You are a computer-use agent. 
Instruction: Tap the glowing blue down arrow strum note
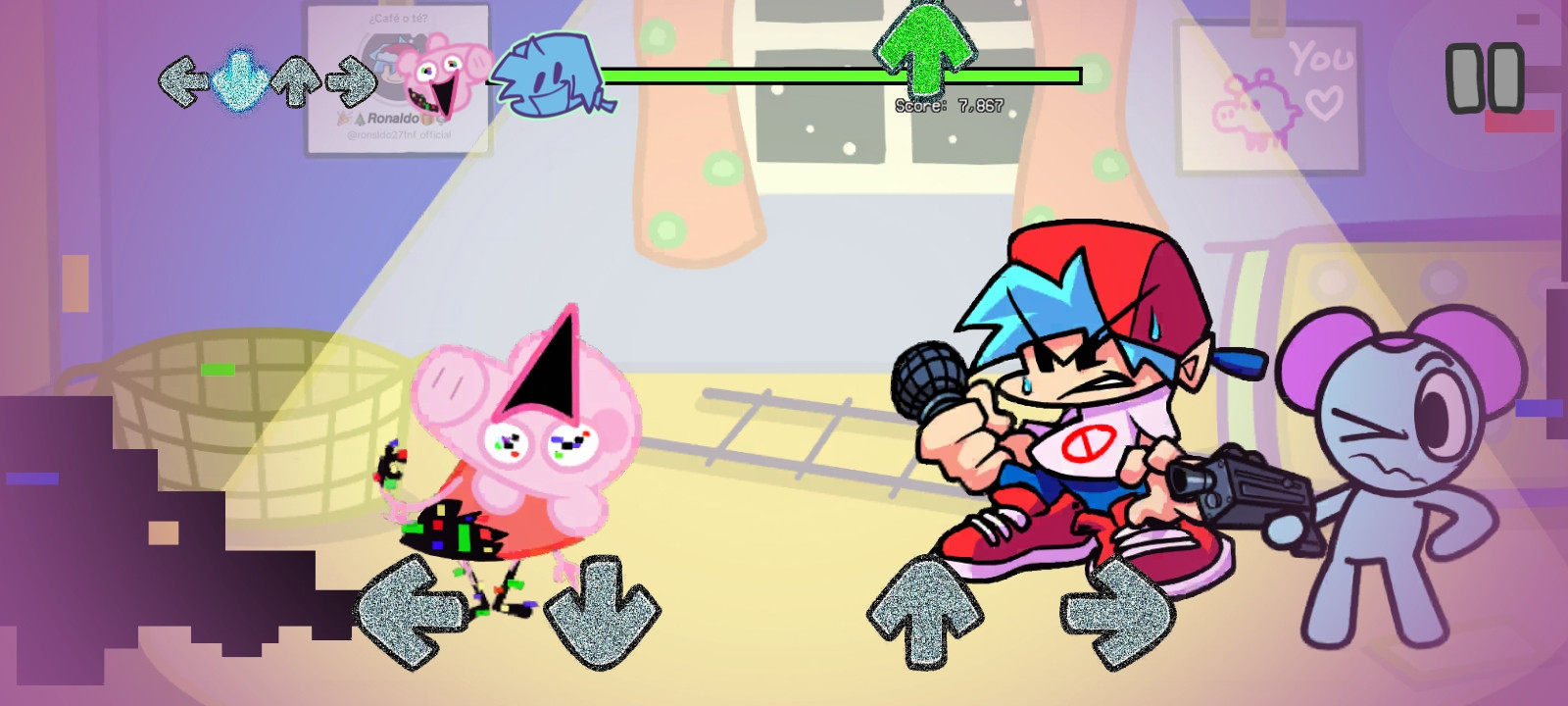(239, 82)
